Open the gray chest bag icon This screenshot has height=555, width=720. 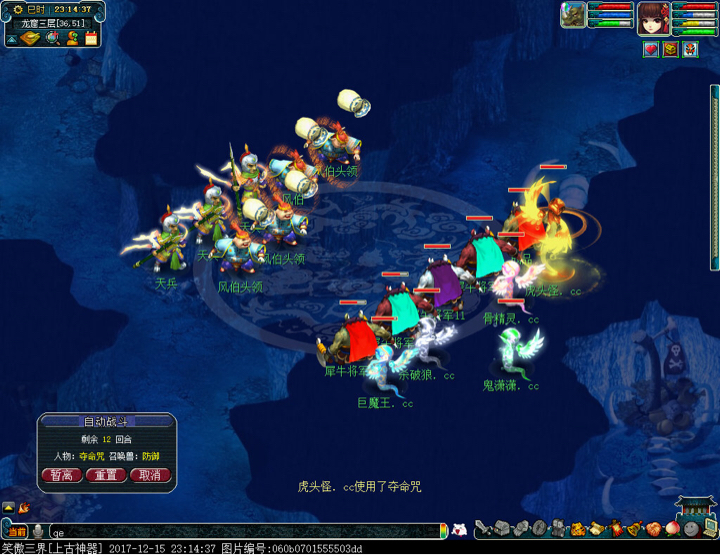502,528
